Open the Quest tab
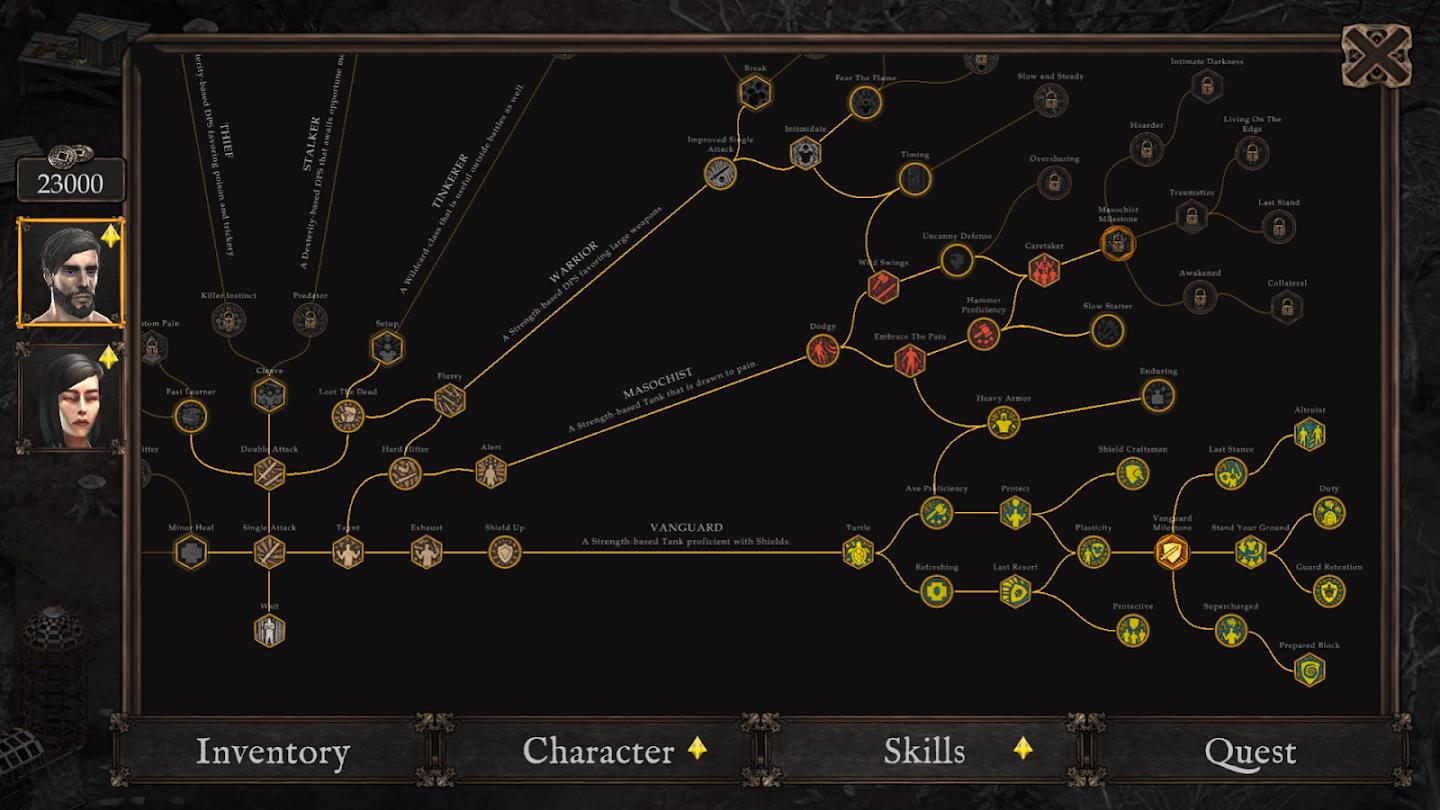The height and width of the screenshot is (810, 1440). click(1250, 752)
